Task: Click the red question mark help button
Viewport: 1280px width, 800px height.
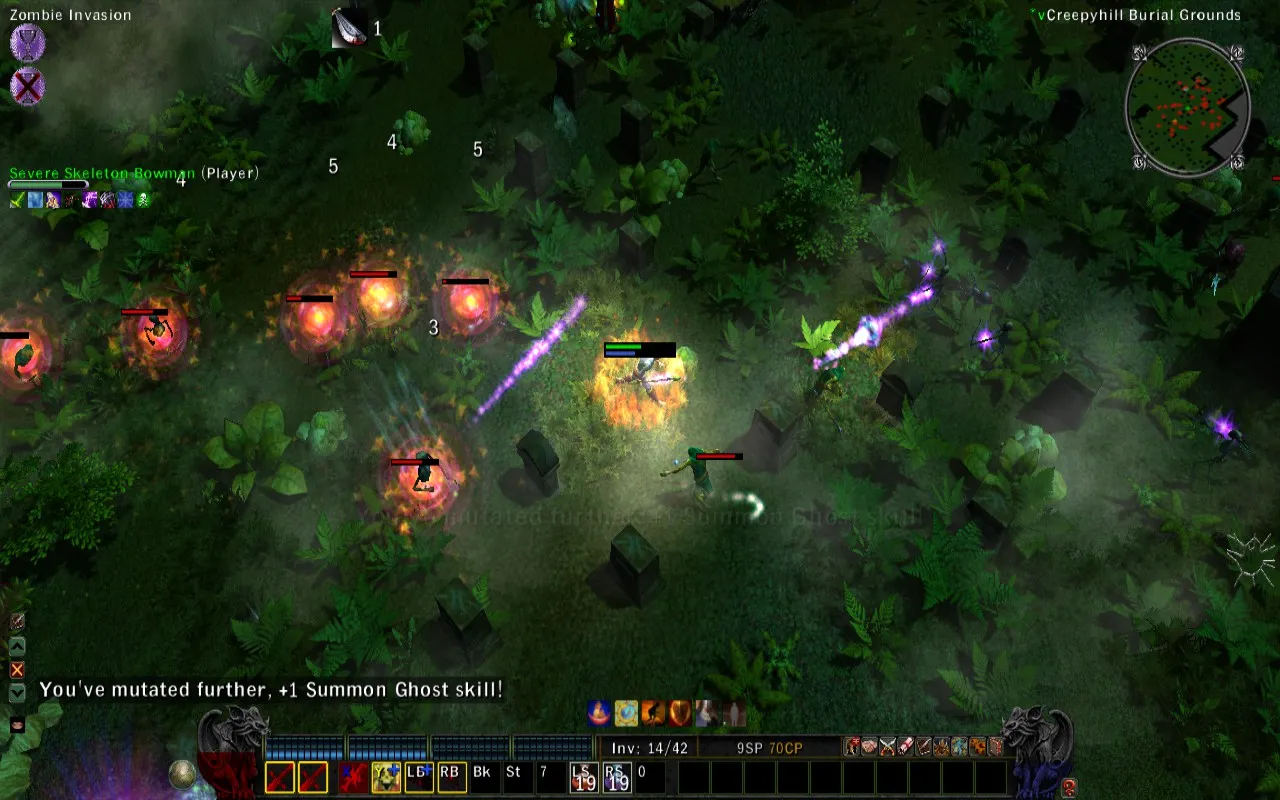Action: point(1068,786)
